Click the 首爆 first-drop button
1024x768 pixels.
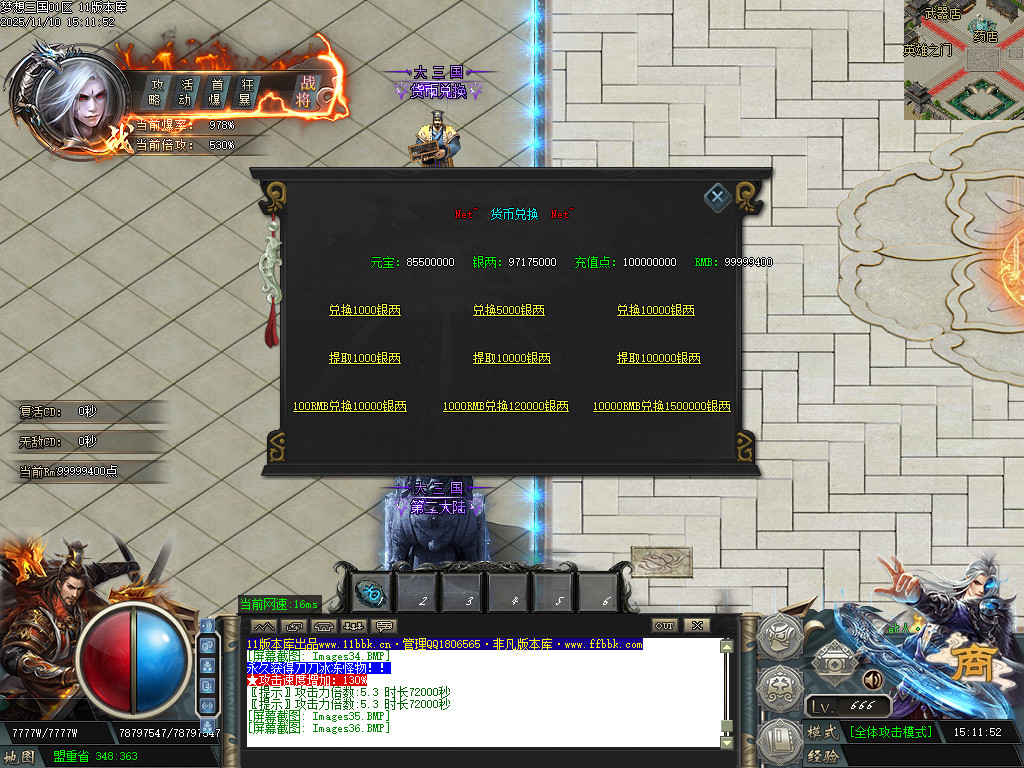point(214,92)
